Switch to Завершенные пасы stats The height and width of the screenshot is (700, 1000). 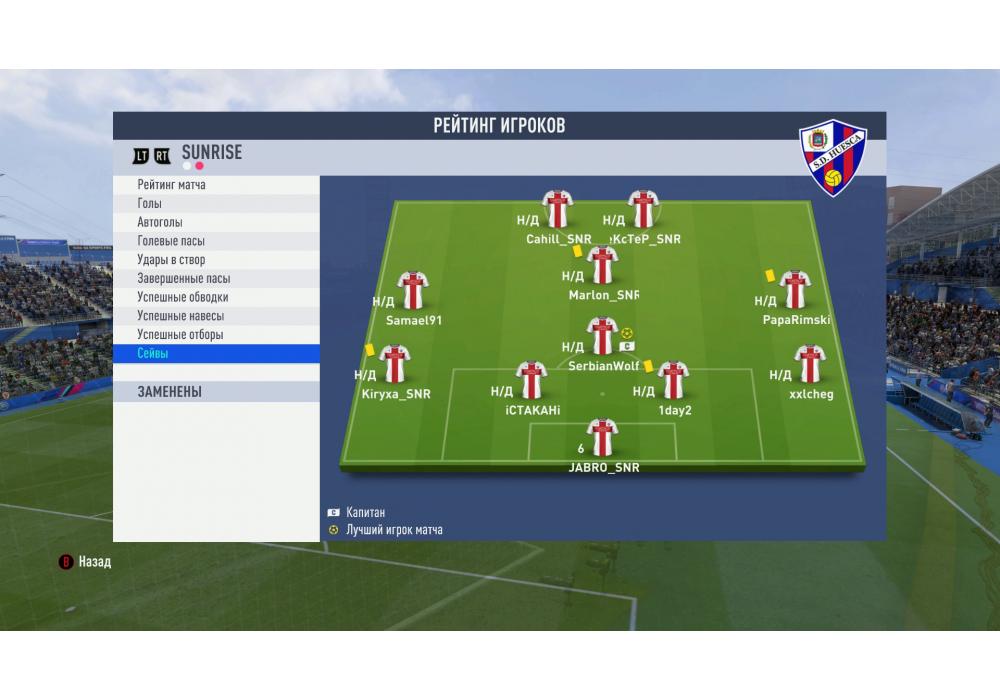click(216, 279)
